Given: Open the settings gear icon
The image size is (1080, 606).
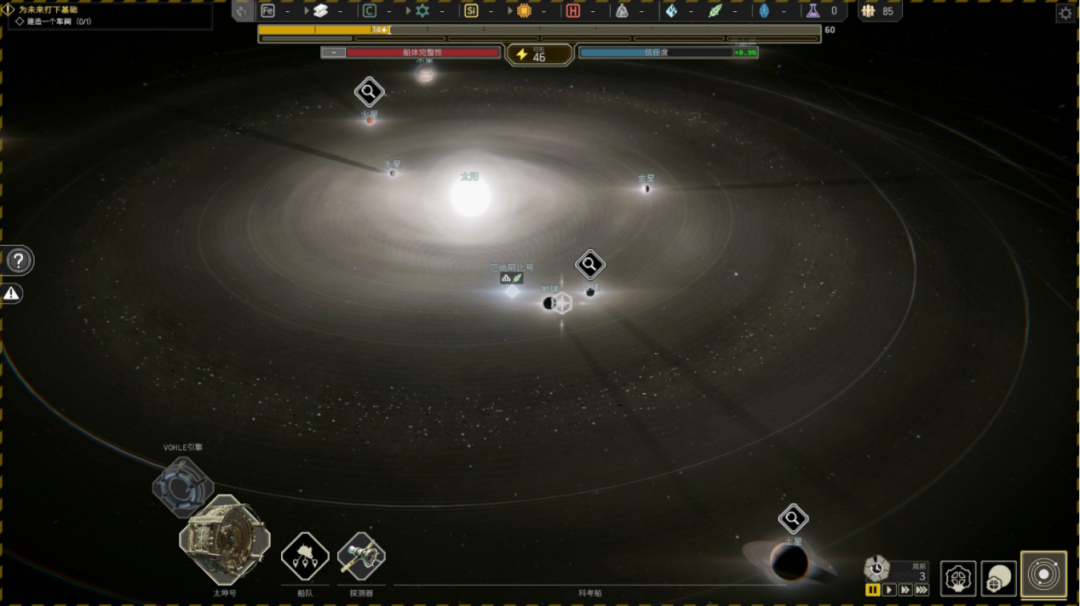Looking at the screenshot, I should click(x=1065, y=13).
